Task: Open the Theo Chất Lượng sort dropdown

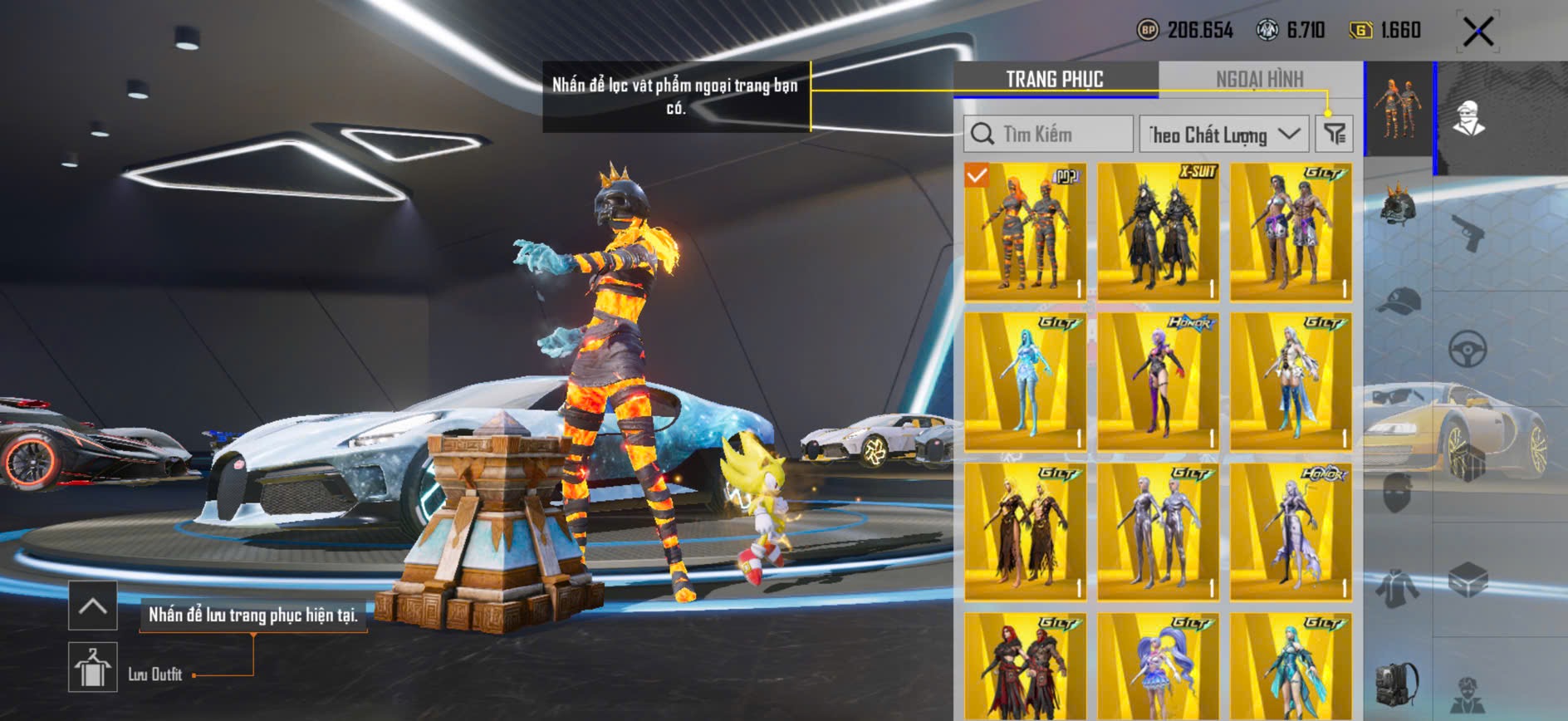Action: [1223, 134]
